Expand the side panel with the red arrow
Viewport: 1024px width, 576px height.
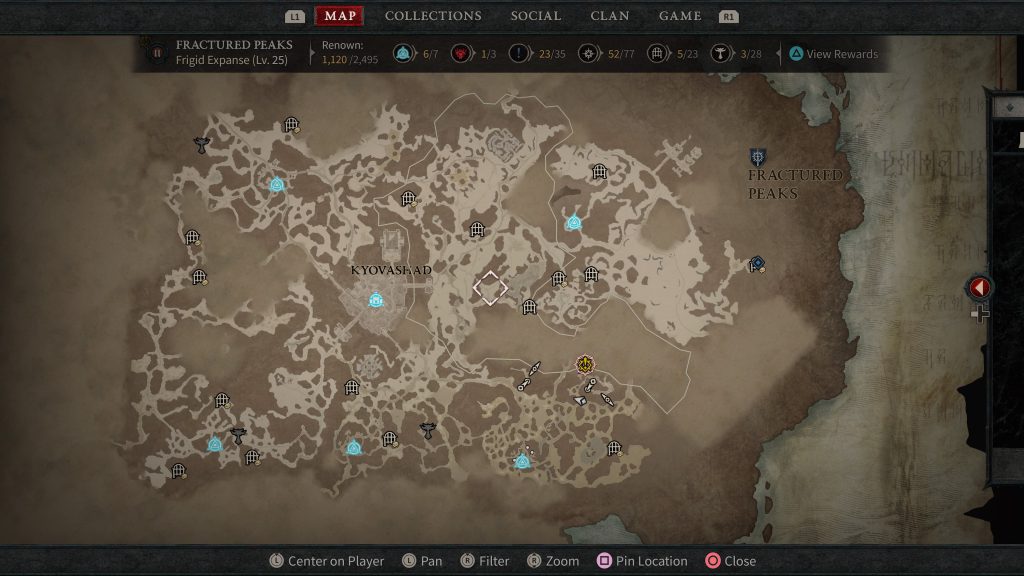click(979, 288)
